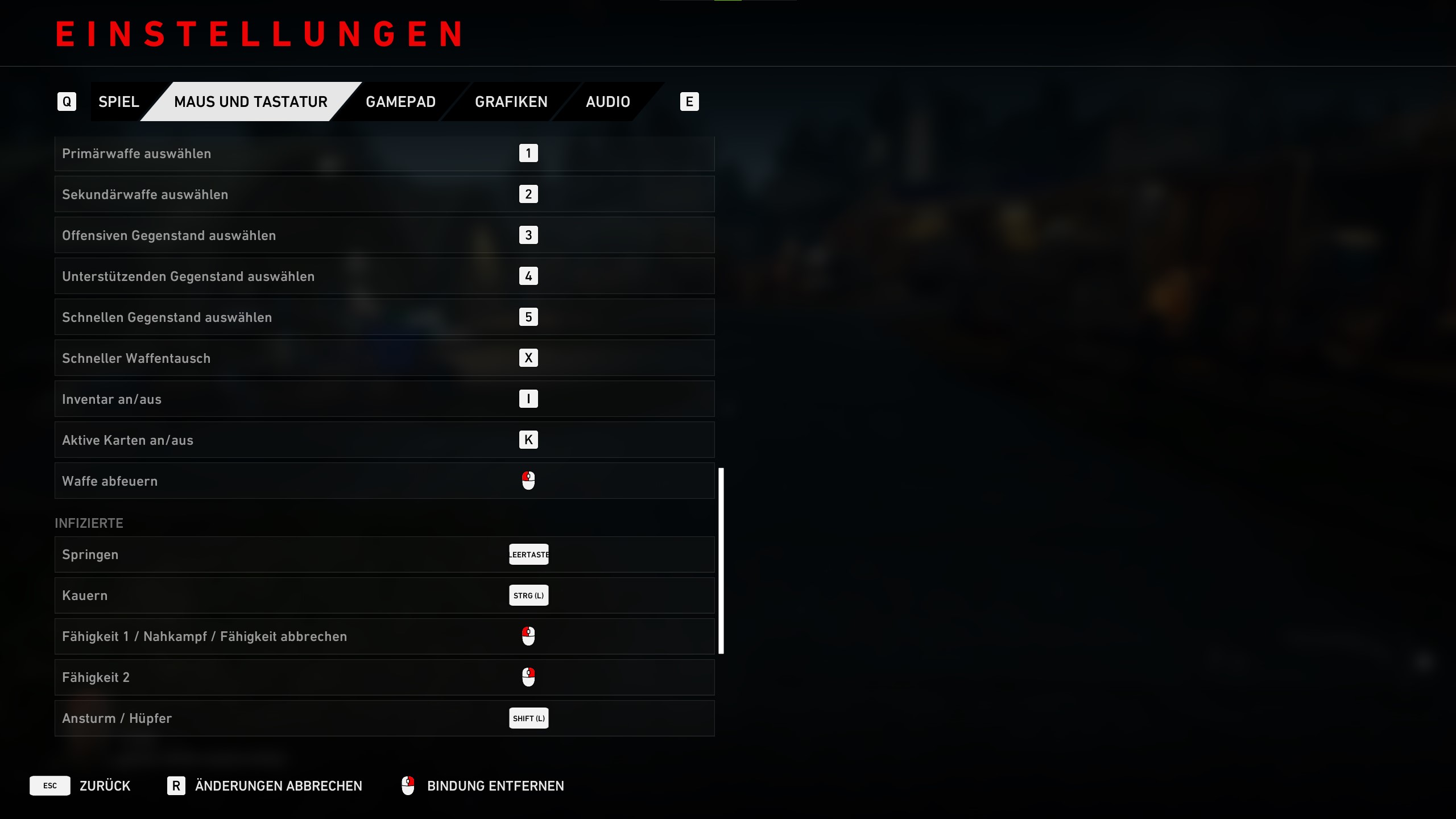The width and height of the screenshot is (1456, 819).
Task: Select the Offensiven Gegenstand auswählen row
Action: [x=384, y=235]
